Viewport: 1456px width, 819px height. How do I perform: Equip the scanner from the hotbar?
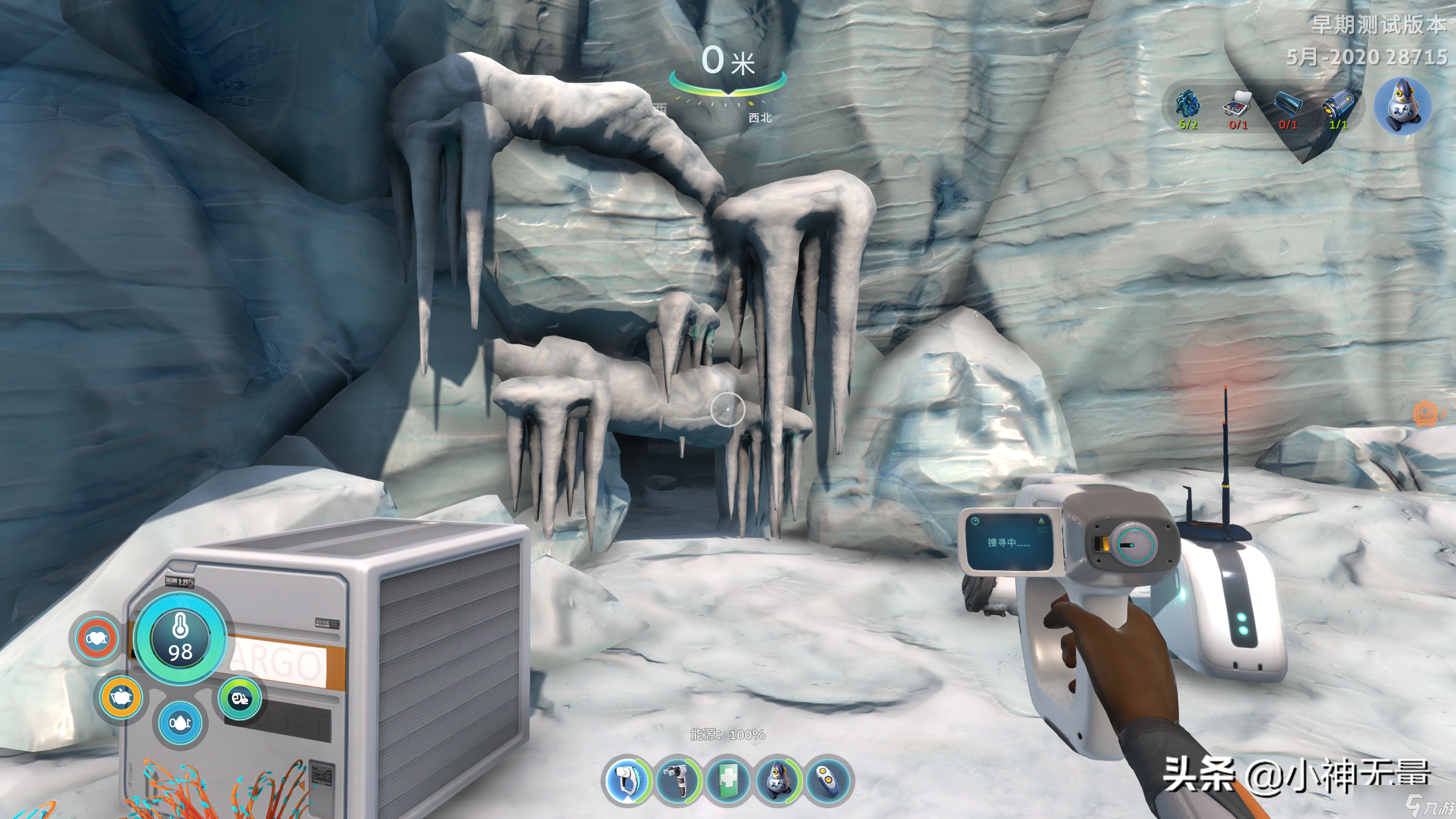point(678,780)
